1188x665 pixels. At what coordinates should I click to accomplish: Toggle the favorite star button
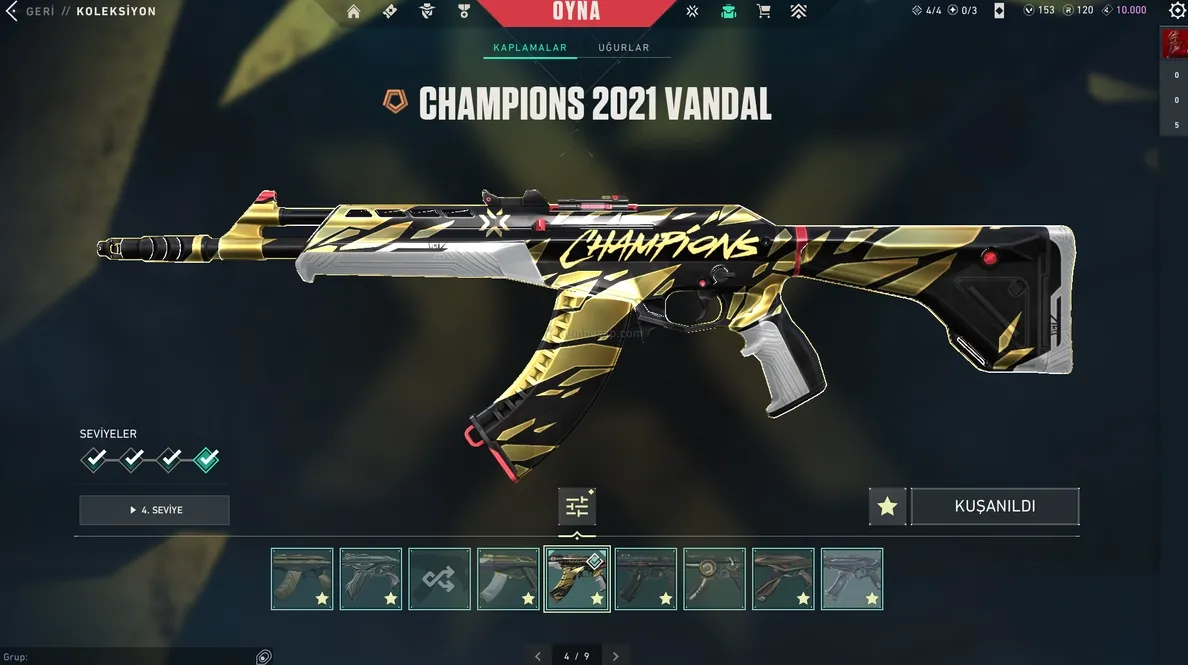pos(887,507)
